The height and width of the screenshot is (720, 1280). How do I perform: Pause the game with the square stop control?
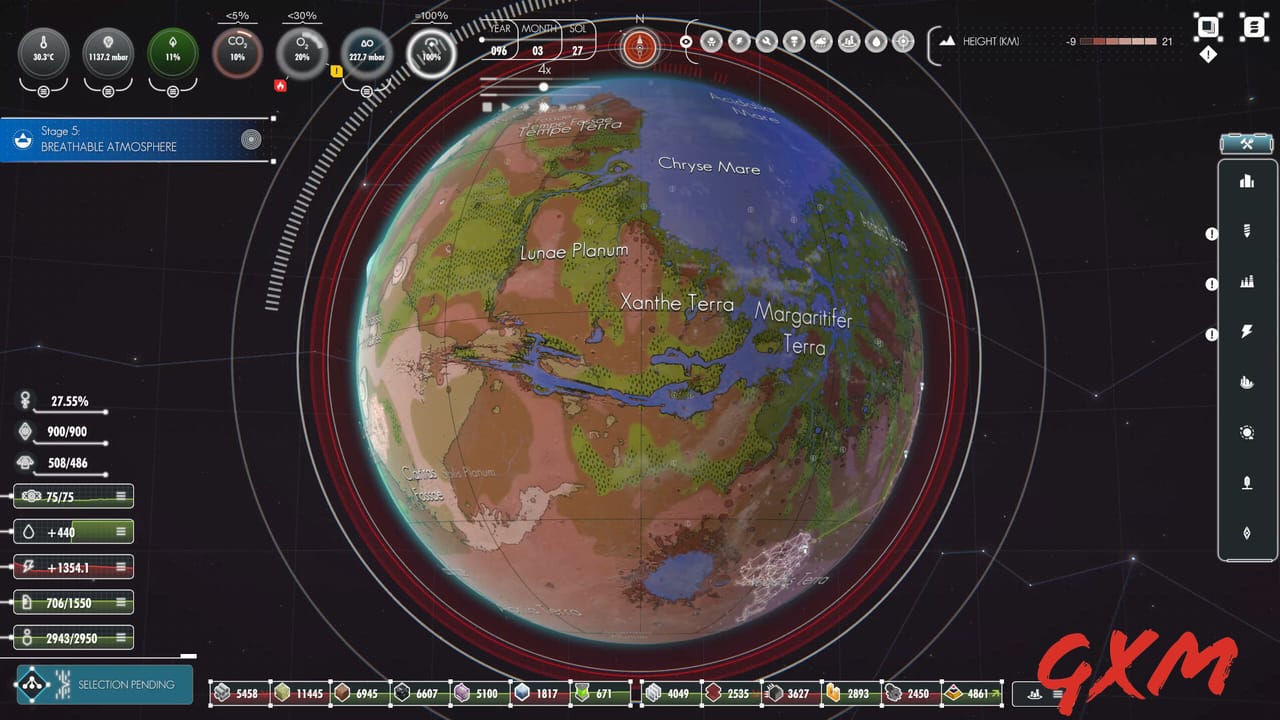[488, 106]
